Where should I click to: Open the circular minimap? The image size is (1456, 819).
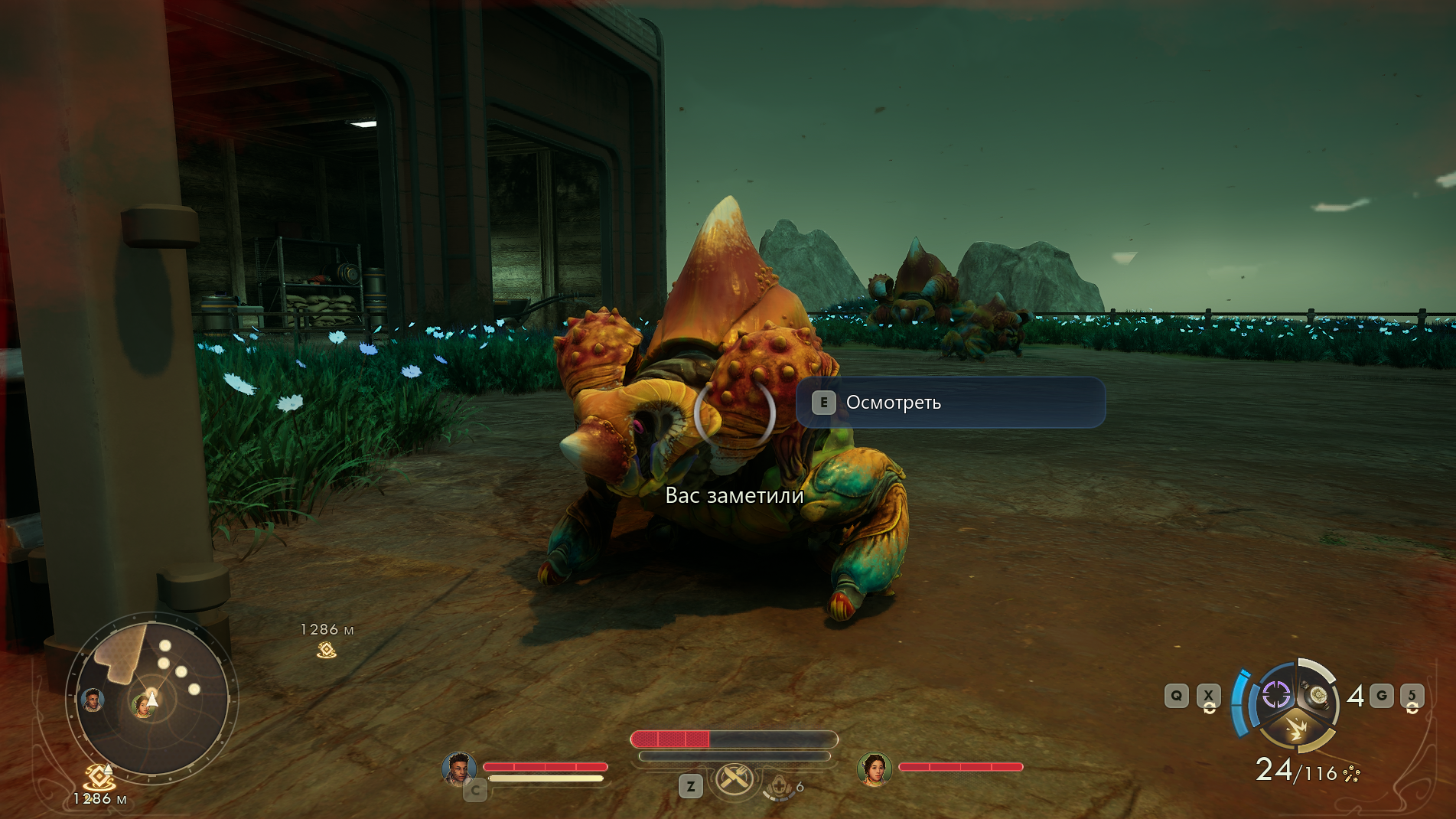(152, 697)
